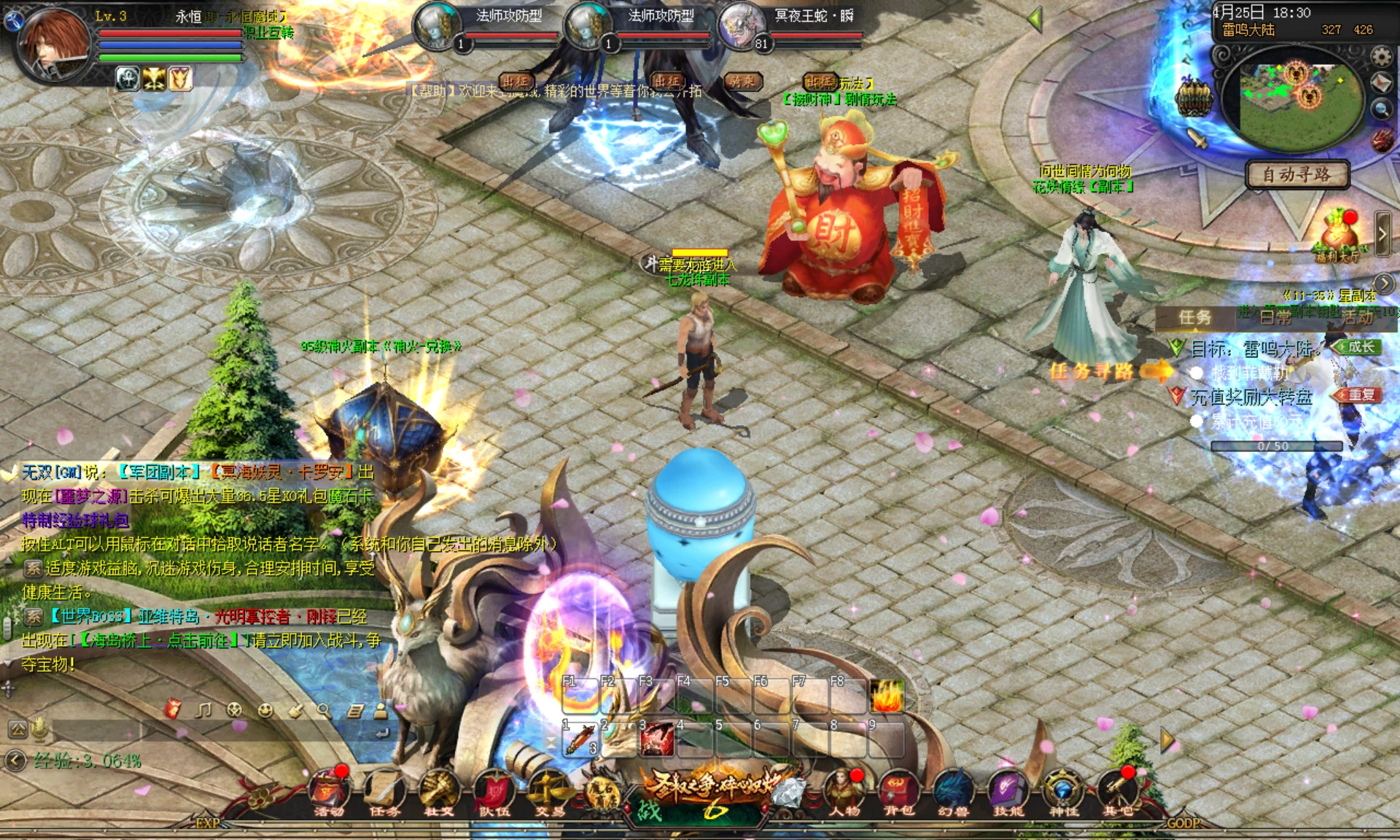Viewport: 1400px width, 840px height.
Task: Select the flame skill icon beside F8
Action: pos(887,696)
